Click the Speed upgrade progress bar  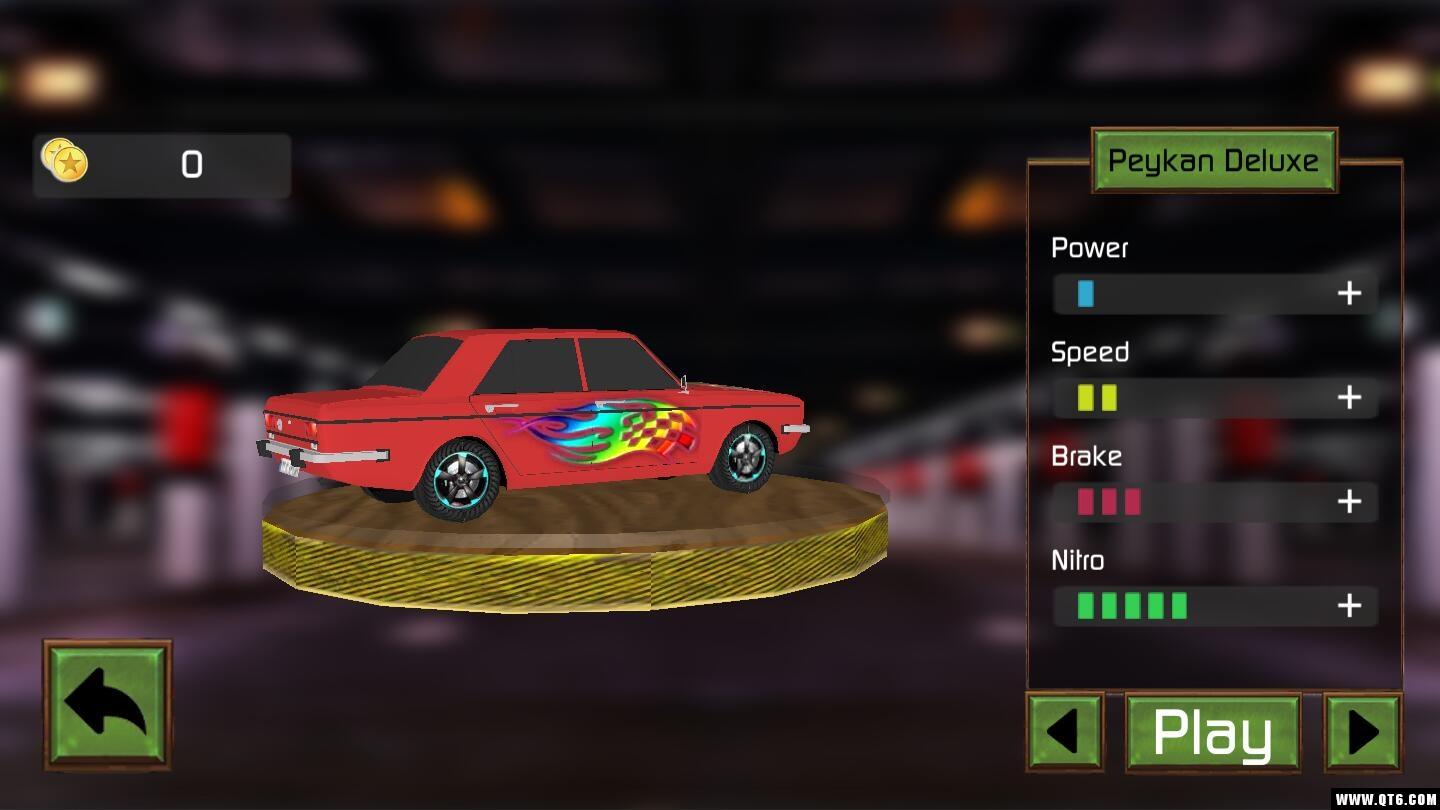[x=1190, y=398]
